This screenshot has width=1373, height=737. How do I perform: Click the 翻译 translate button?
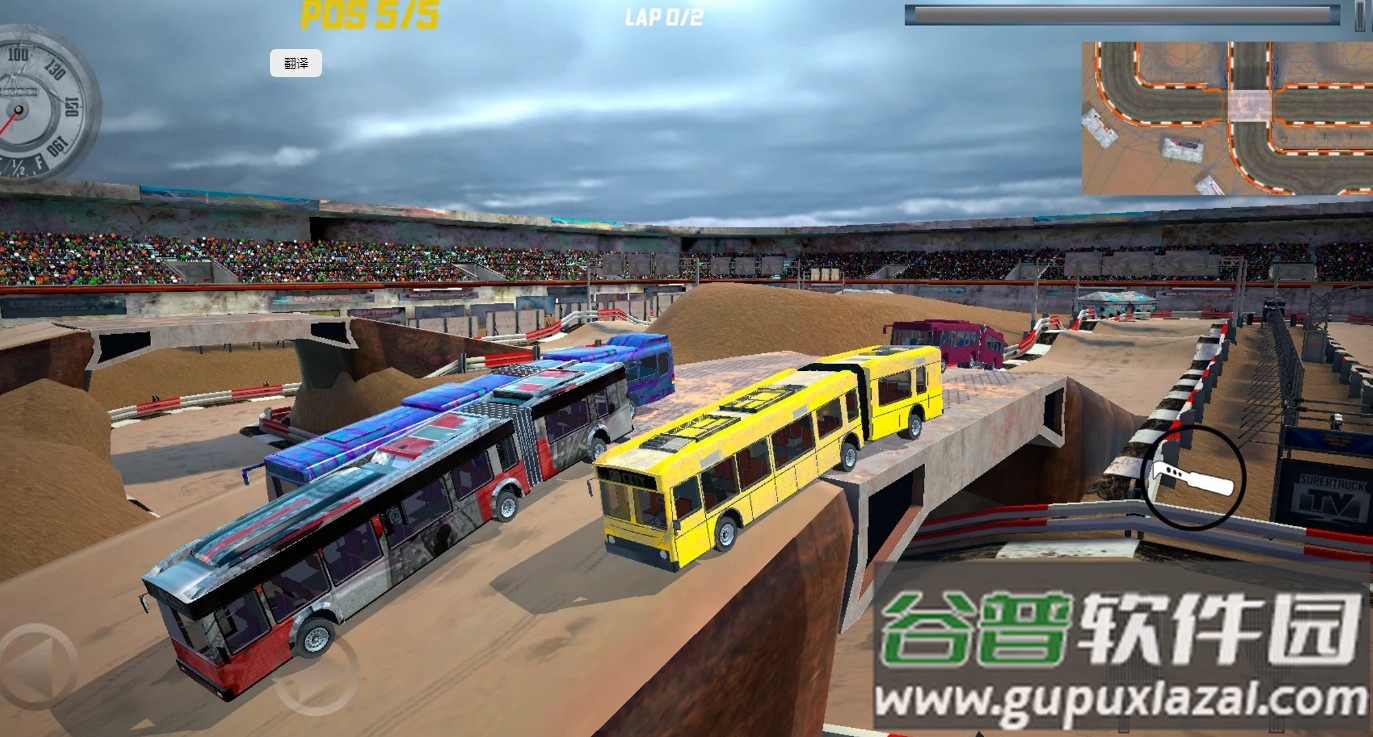tap(296, 63)
